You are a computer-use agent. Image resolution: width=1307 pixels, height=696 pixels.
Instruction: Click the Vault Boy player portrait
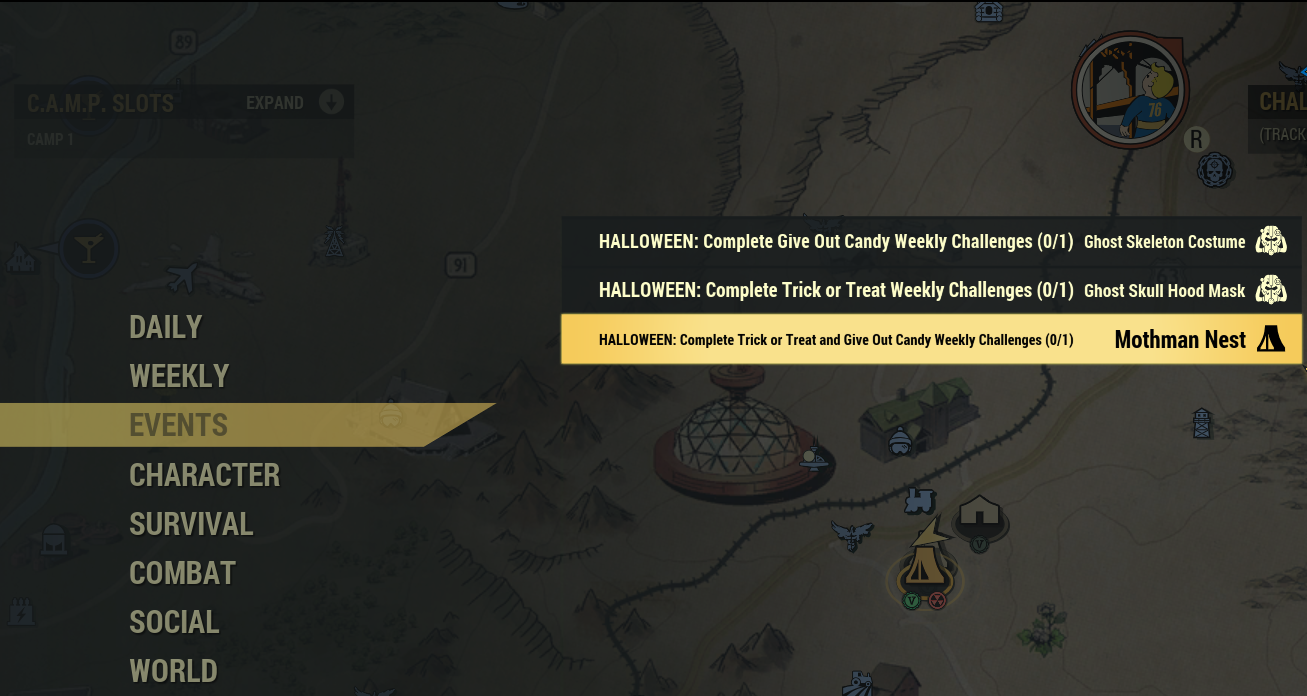tap(1131, 96)
